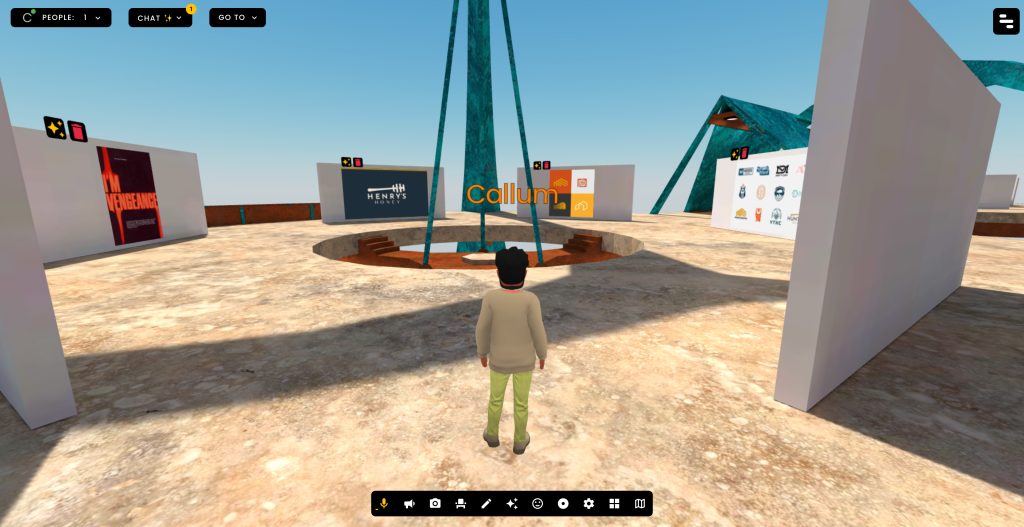Viewport: 1024px width, 527px height.
Task: Open settings with the gear icon
Action: pos(589,504)
